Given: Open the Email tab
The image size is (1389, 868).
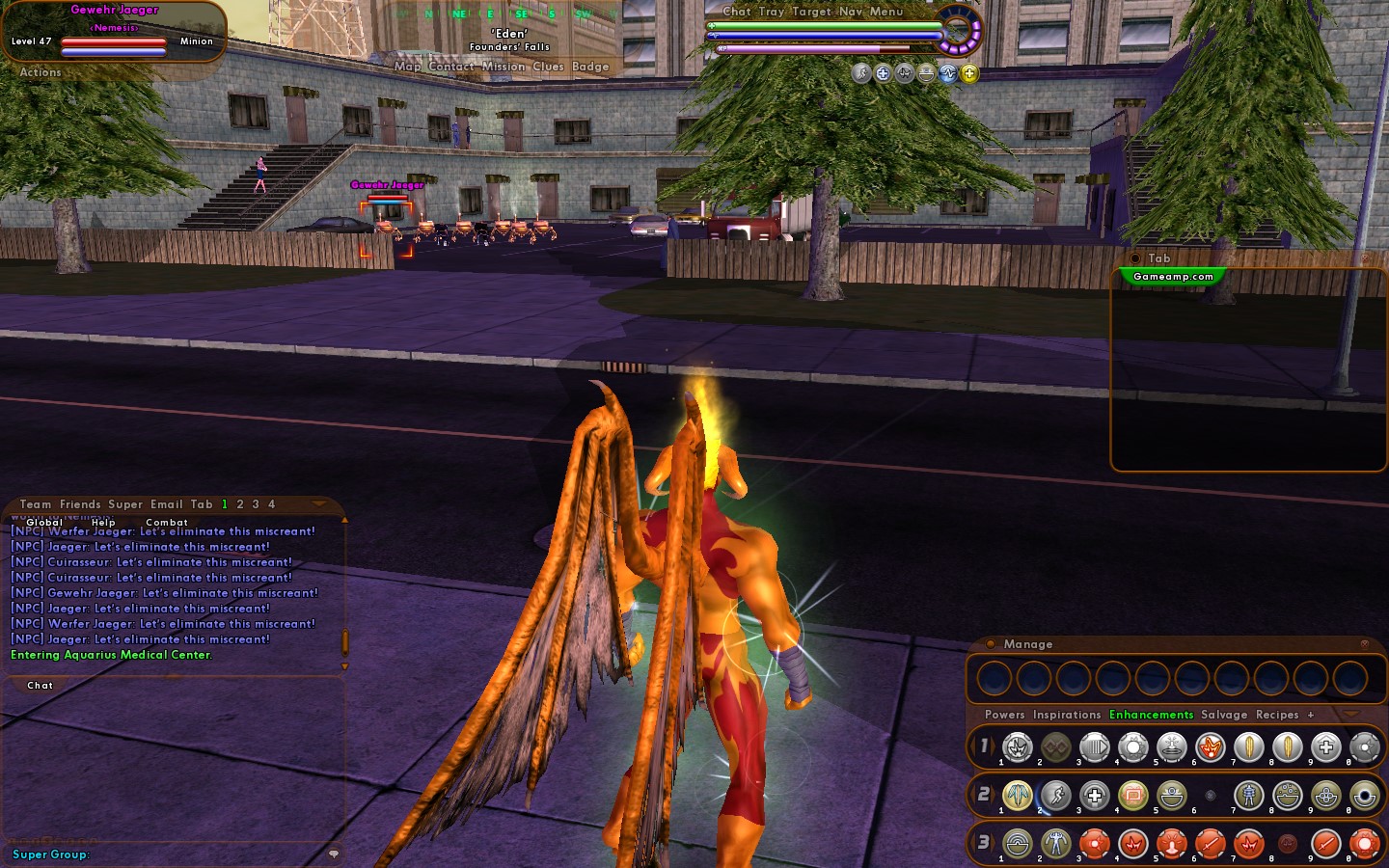Looking at the screenshot, I should coord(166,504).
